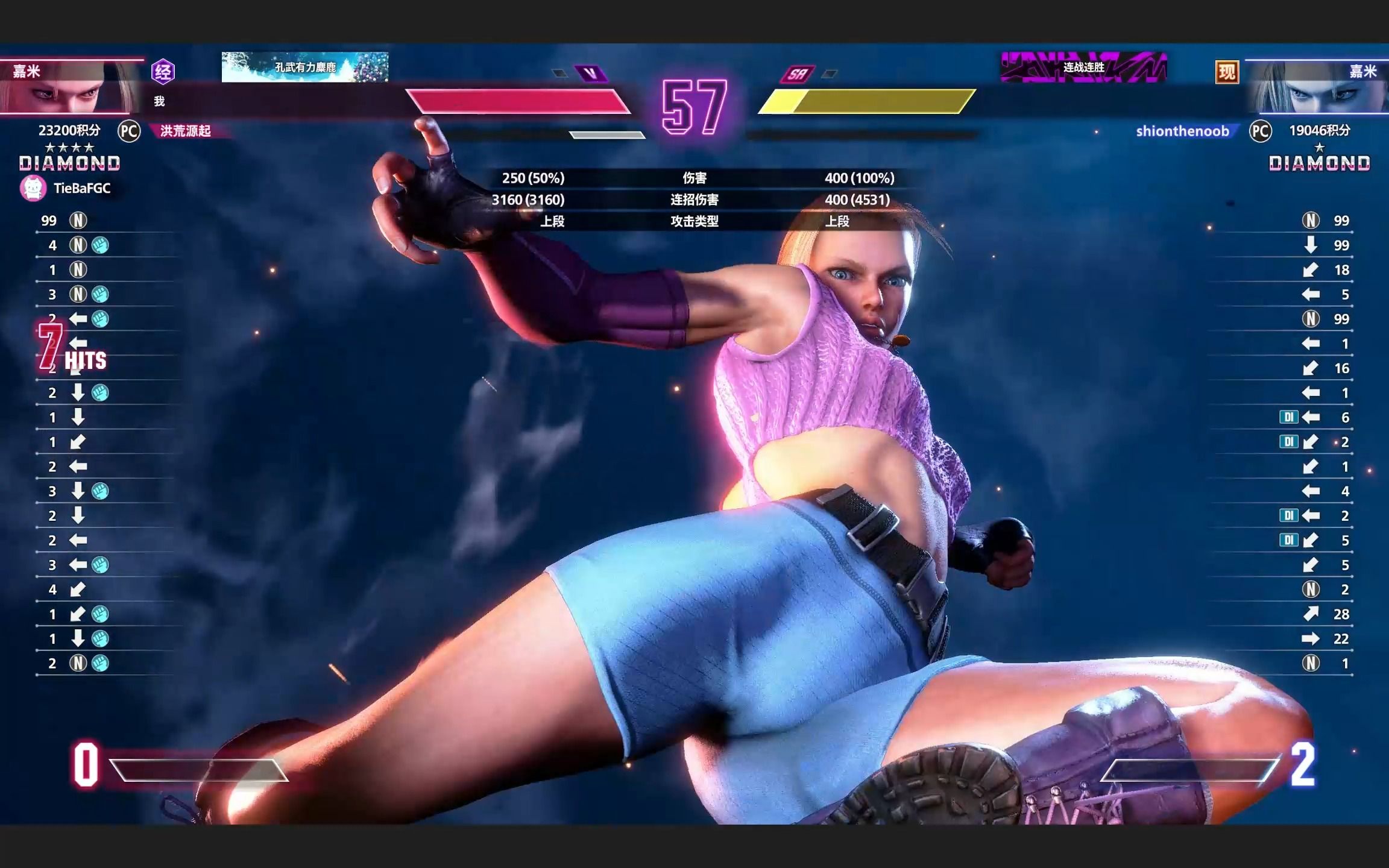Image resolution: width=1389 pixels, height=868 pixels.
Task: Click the PC platform badge beside shionthenoob
Action: click(x=1260, y=131)
